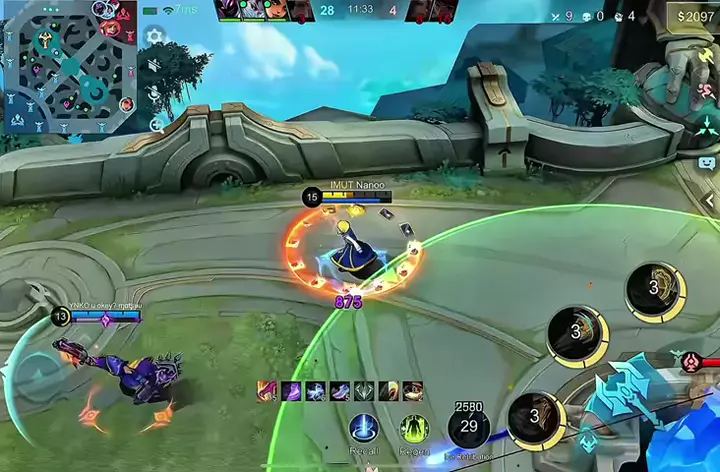Use the Regen ability button
This screenshot has width=720, height=472.
point(414,429)
